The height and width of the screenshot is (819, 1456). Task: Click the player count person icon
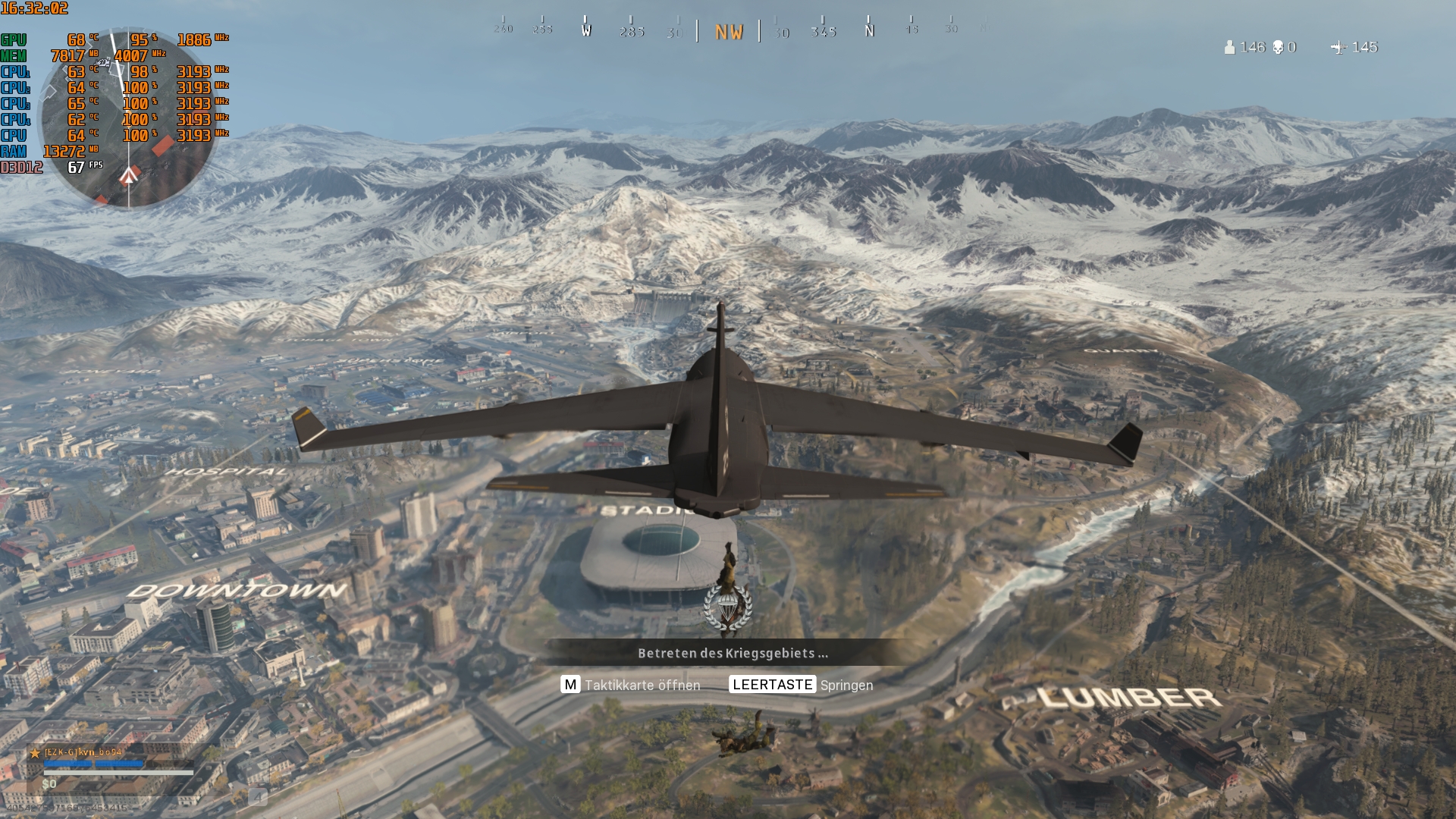(x=1230, y=48)
